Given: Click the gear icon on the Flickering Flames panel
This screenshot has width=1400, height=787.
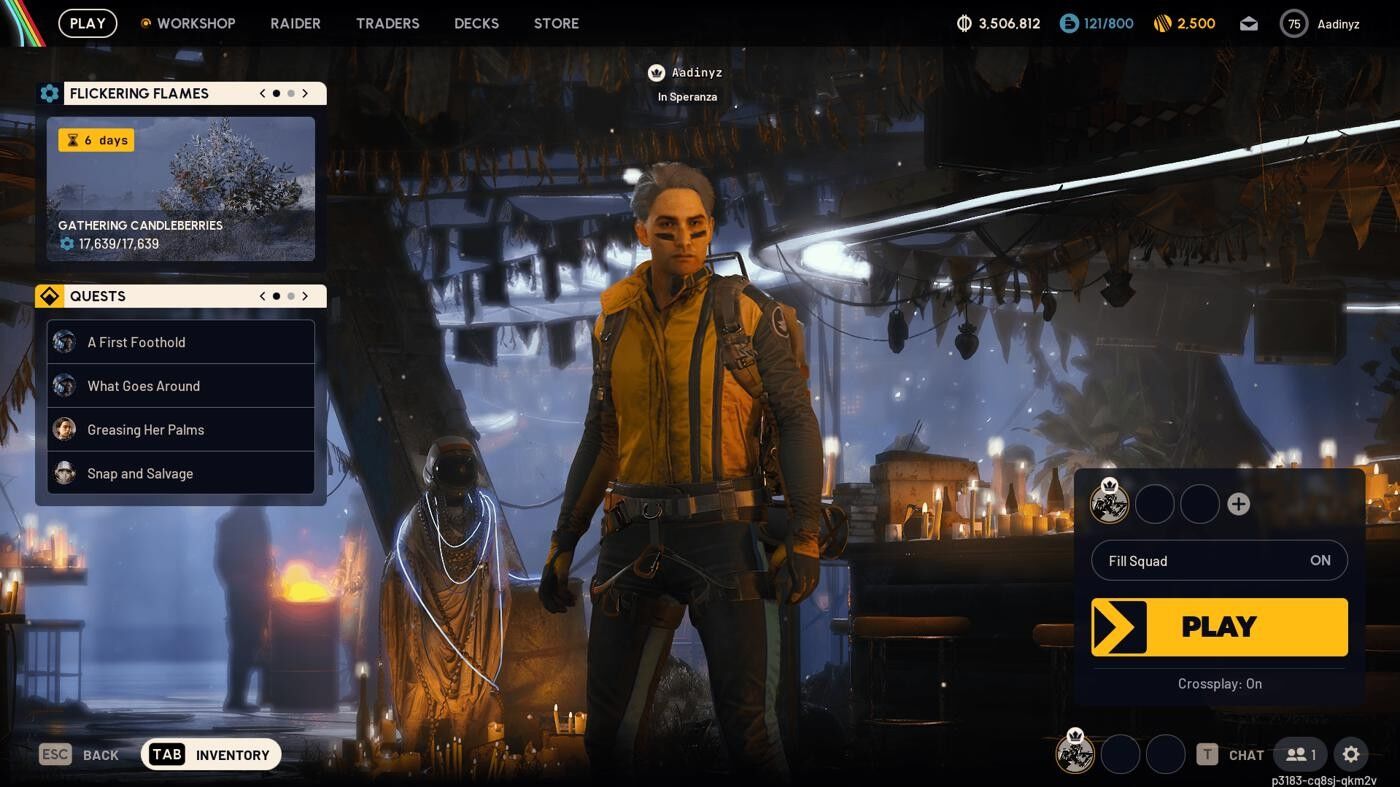Looking at the screenshot, I should [x=50, y=93].
